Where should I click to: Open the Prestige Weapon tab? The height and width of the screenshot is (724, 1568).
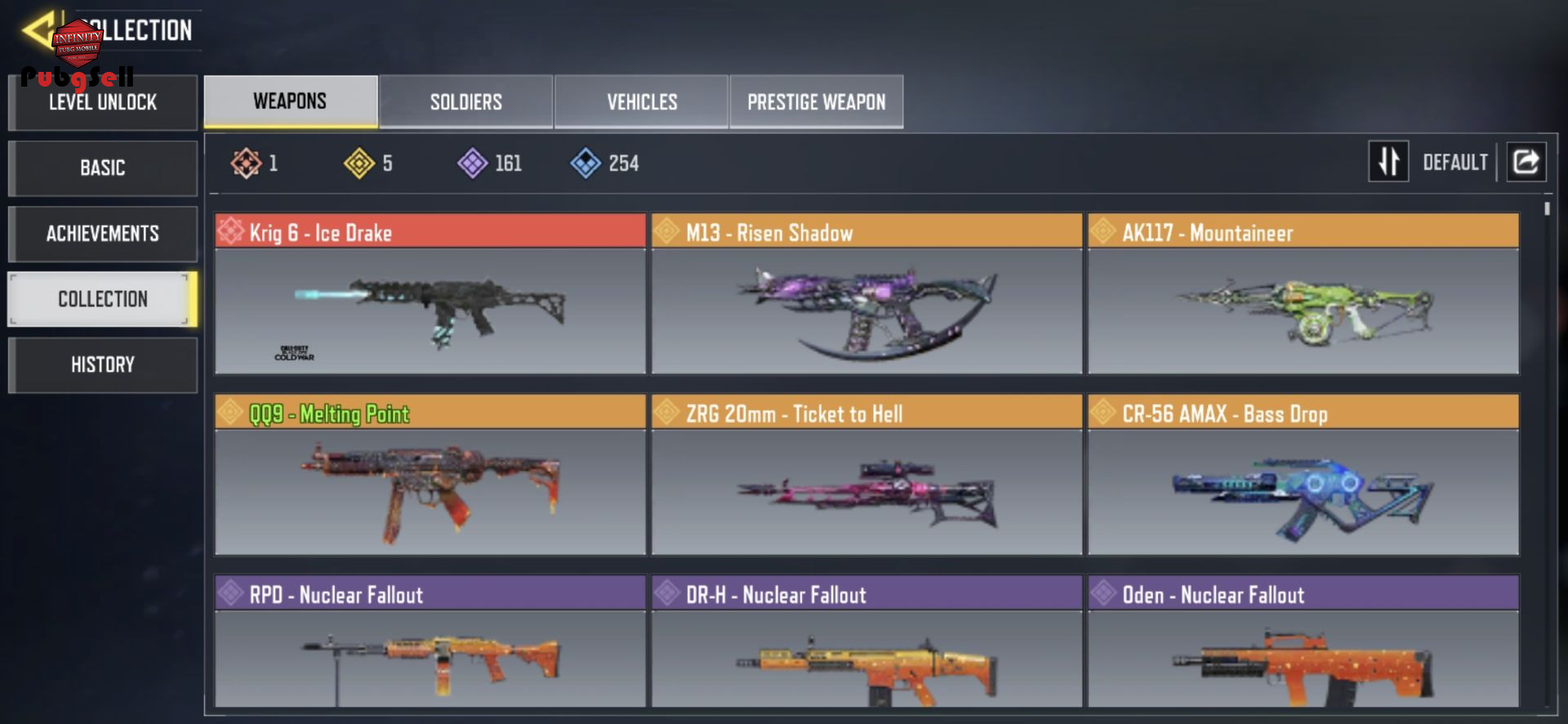[816, 102]
